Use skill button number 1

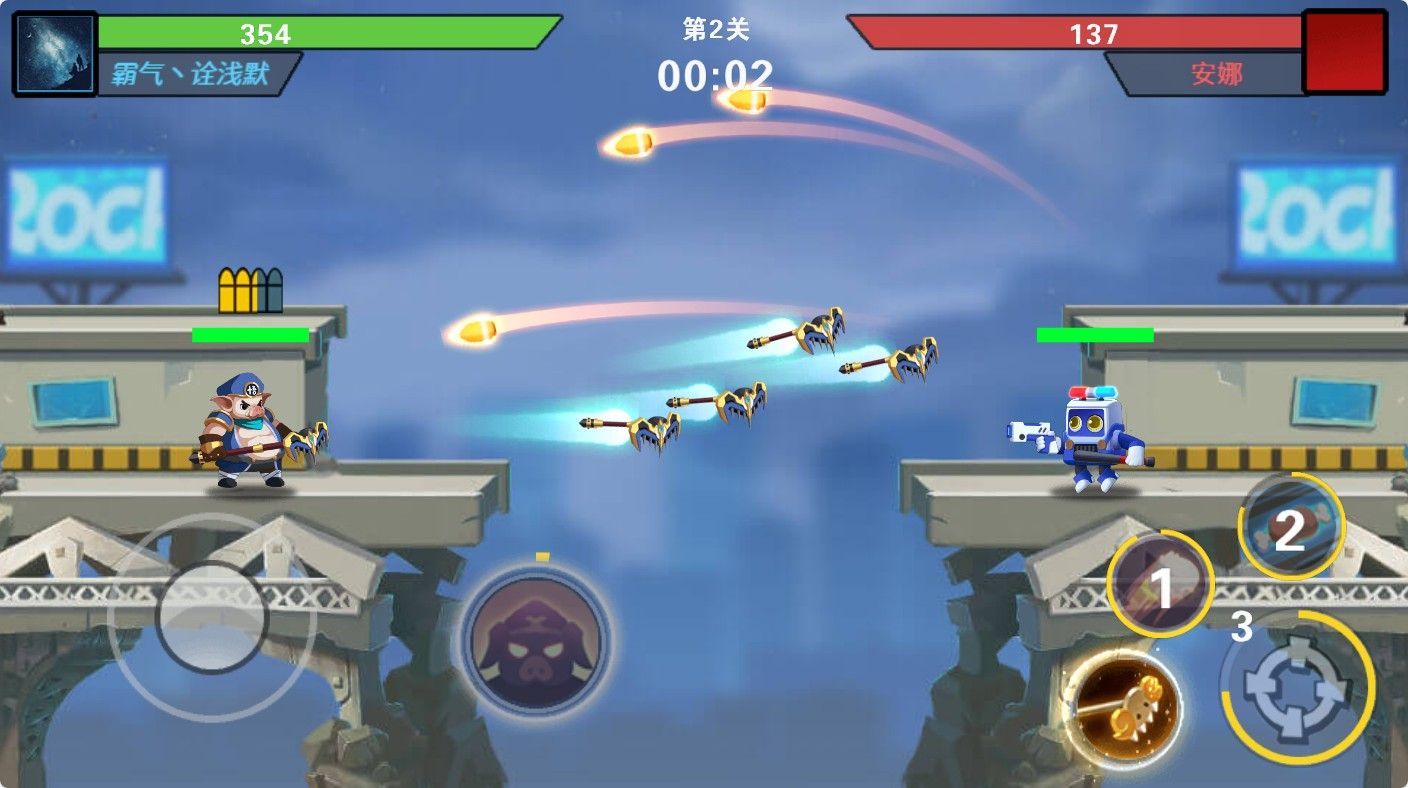coord(1160,585)
